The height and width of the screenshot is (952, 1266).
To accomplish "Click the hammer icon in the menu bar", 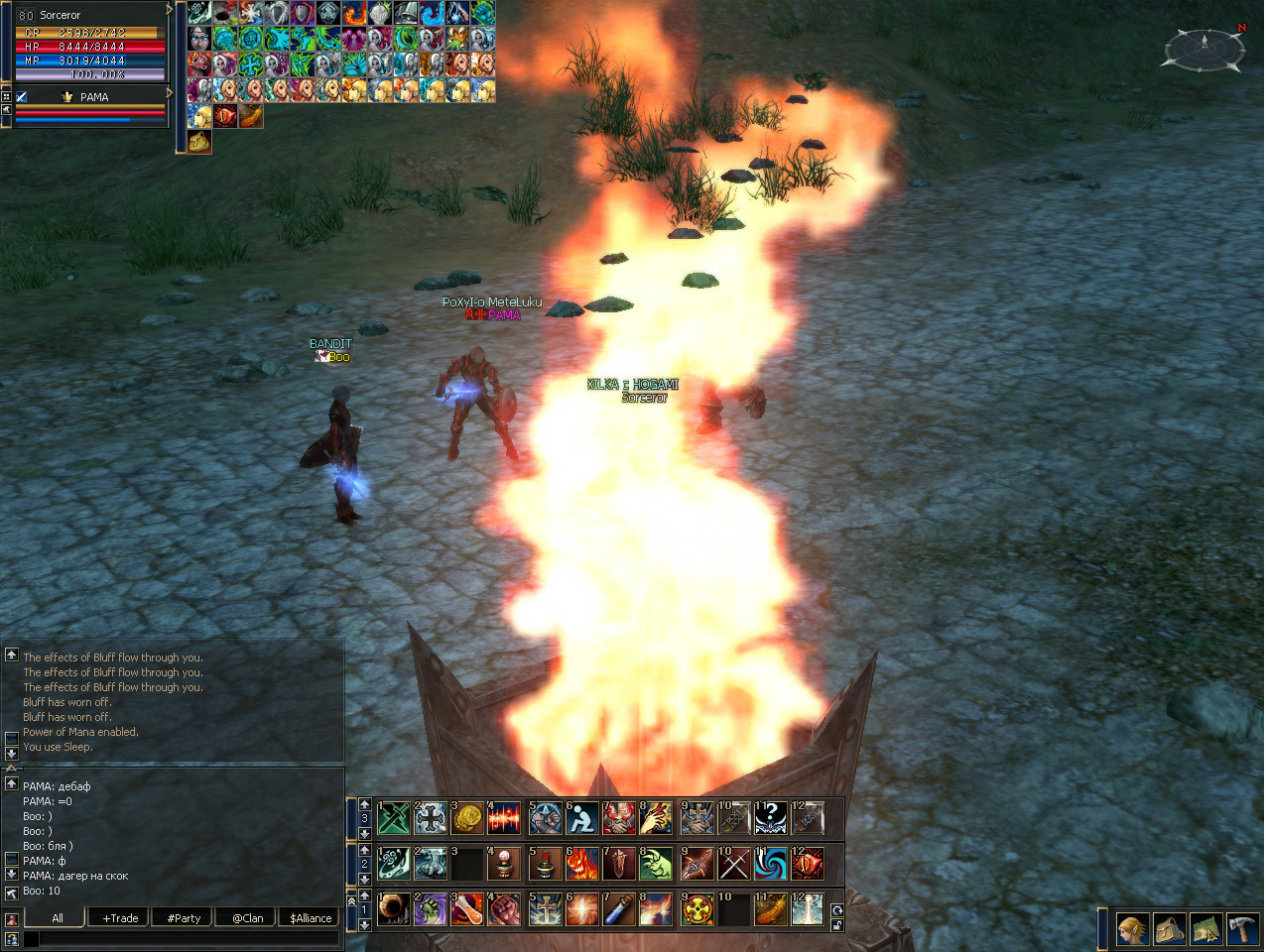I will tap(1242, 929).
